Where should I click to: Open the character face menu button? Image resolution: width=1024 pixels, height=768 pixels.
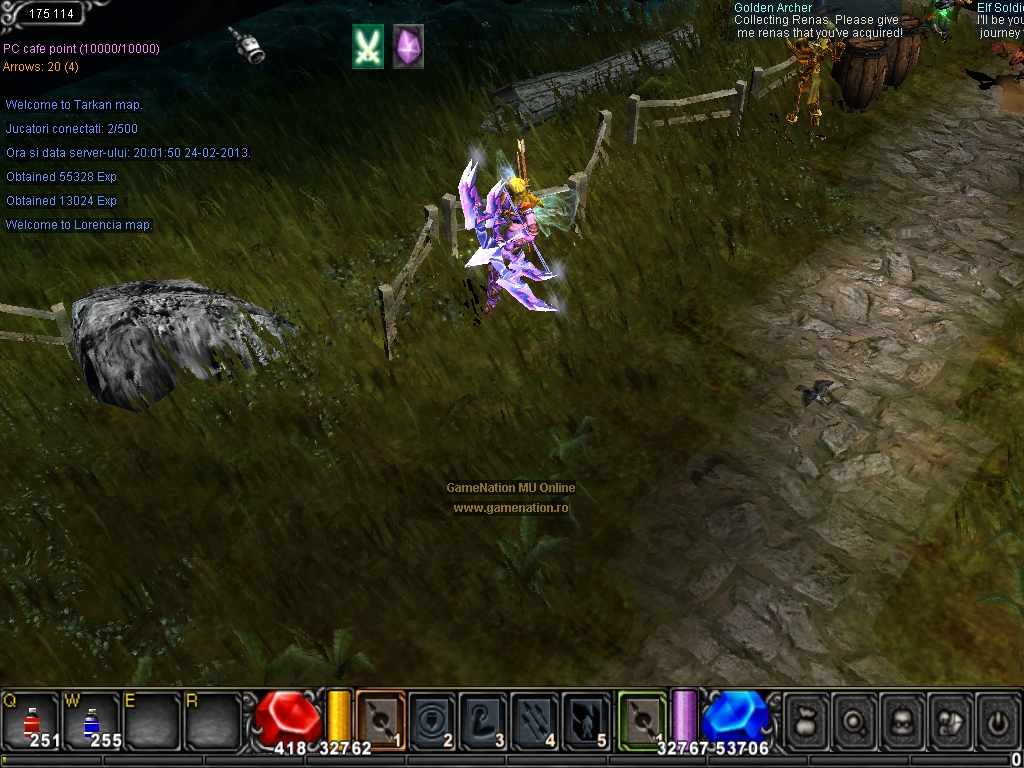903,718
